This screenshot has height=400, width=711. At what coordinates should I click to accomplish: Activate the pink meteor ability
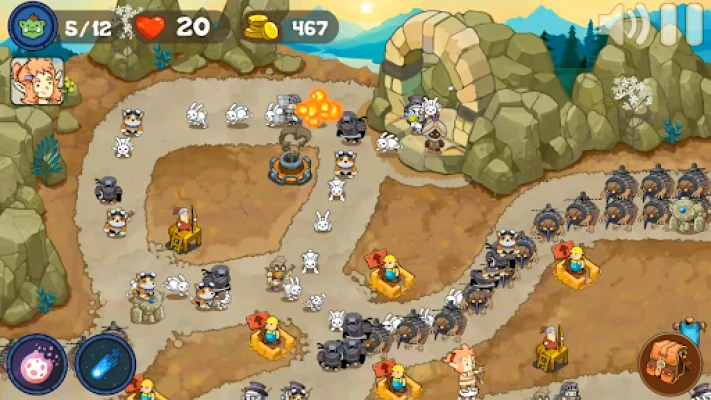(x=37, y=362)
